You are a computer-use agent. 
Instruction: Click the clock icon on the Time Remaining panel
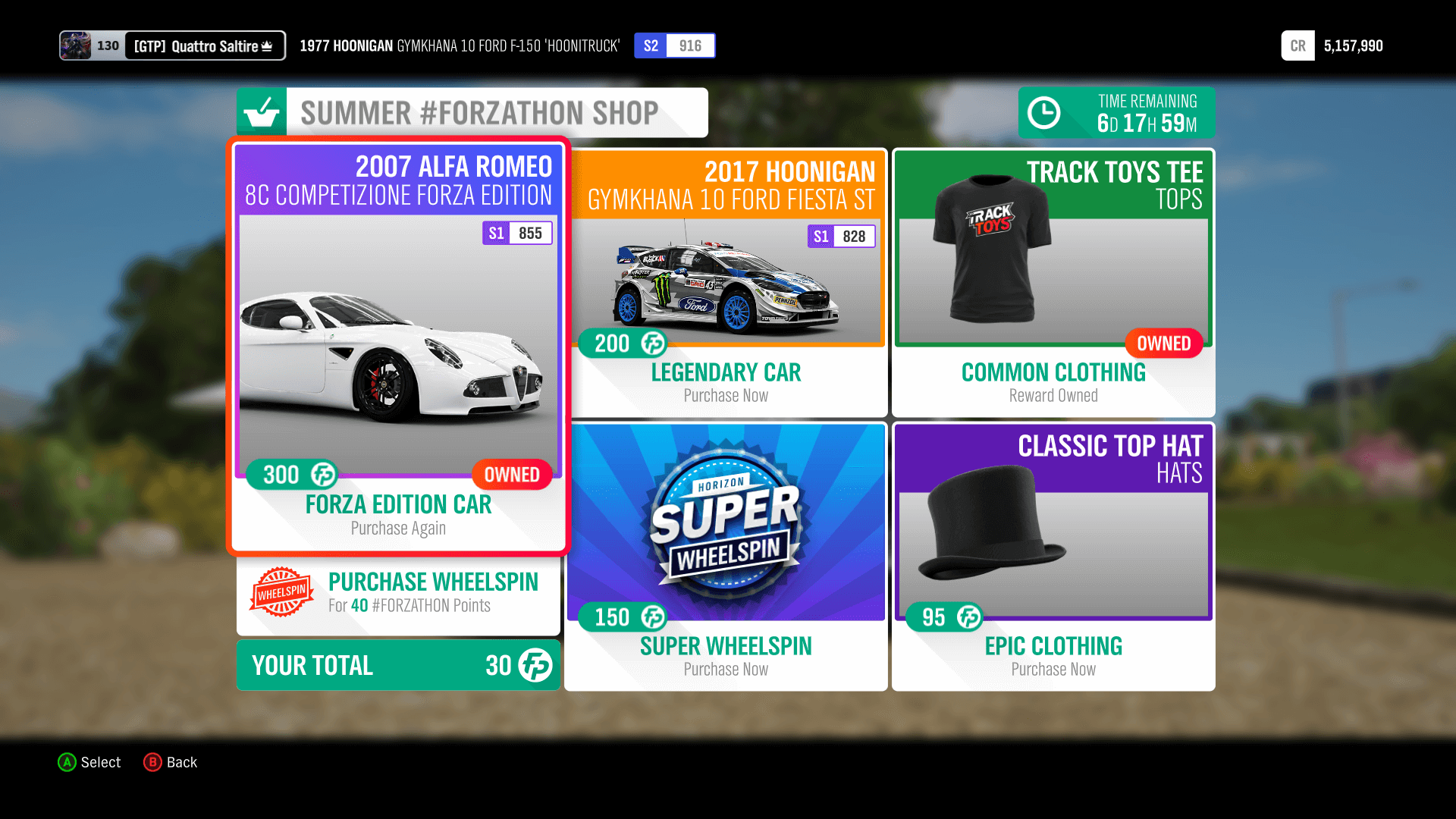[x=1045, y=112]
